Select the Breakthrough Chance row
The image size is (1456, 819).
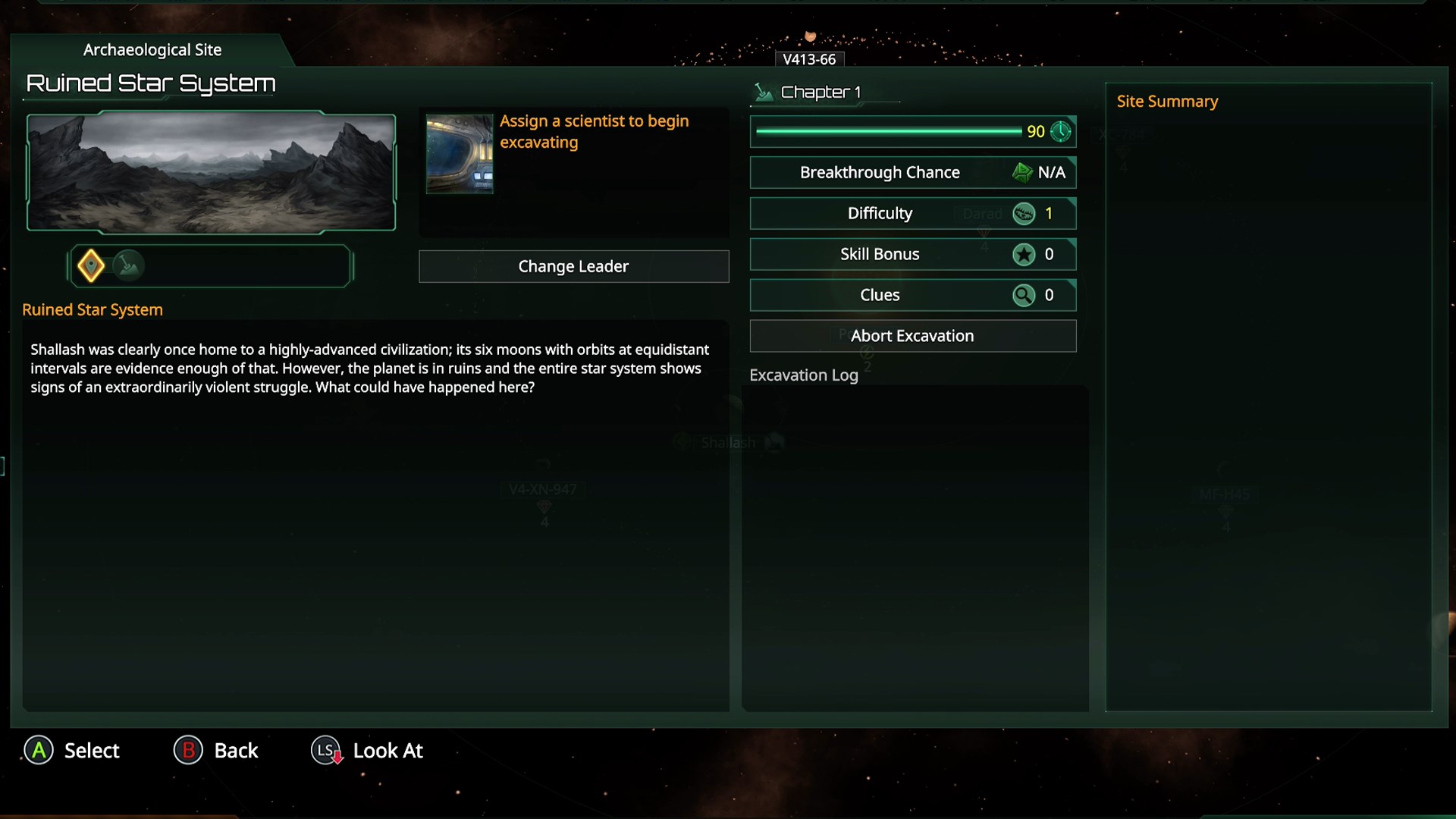(x=912, y=172)
